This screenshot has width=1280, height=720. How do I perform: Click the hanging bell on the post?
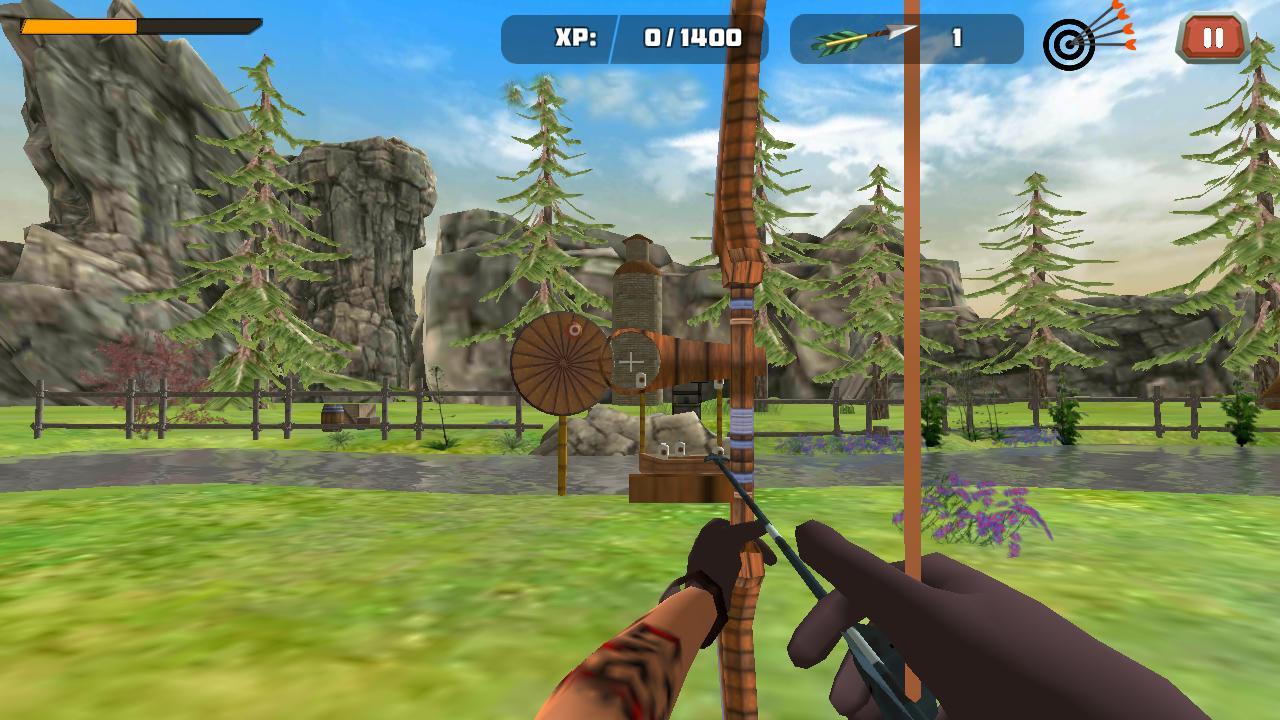tap(641, 380)
